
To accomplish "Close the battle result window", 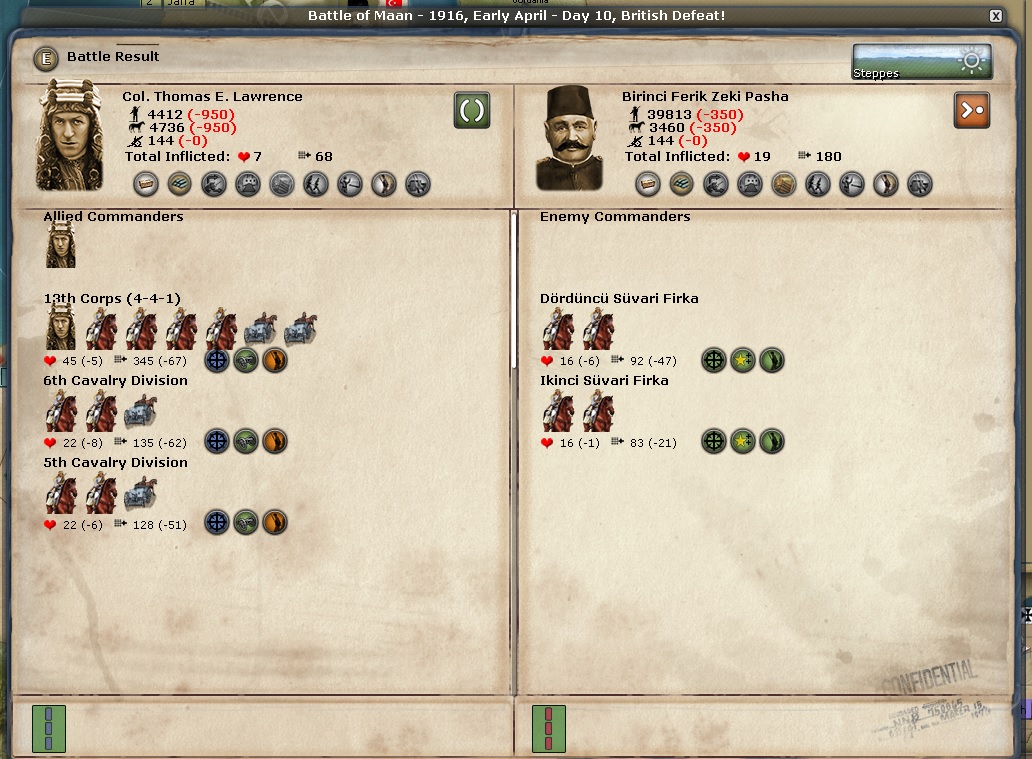I will coord(995,16).
